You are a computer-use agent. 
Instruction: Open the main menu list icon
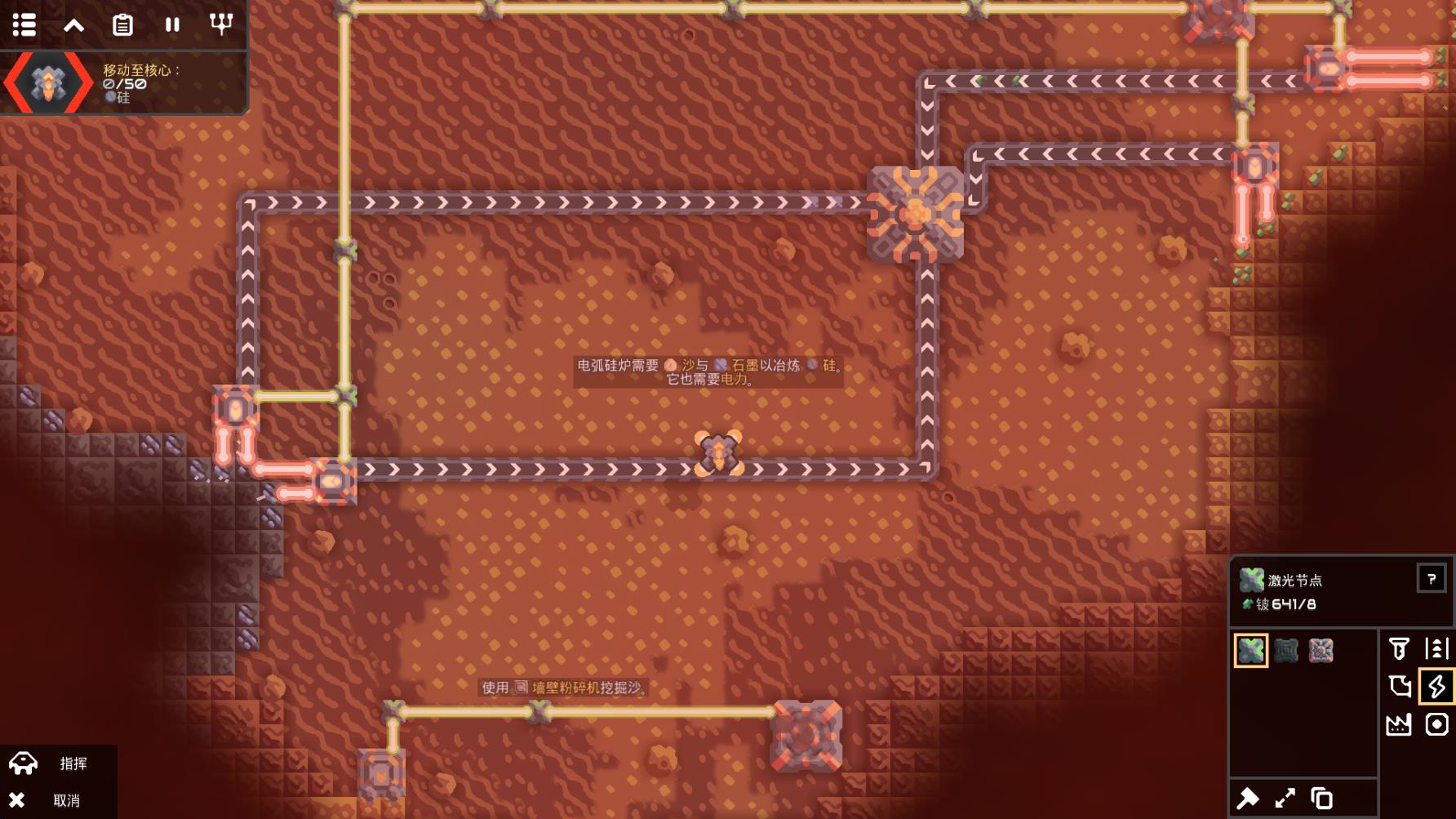click(x=24, y=24)
